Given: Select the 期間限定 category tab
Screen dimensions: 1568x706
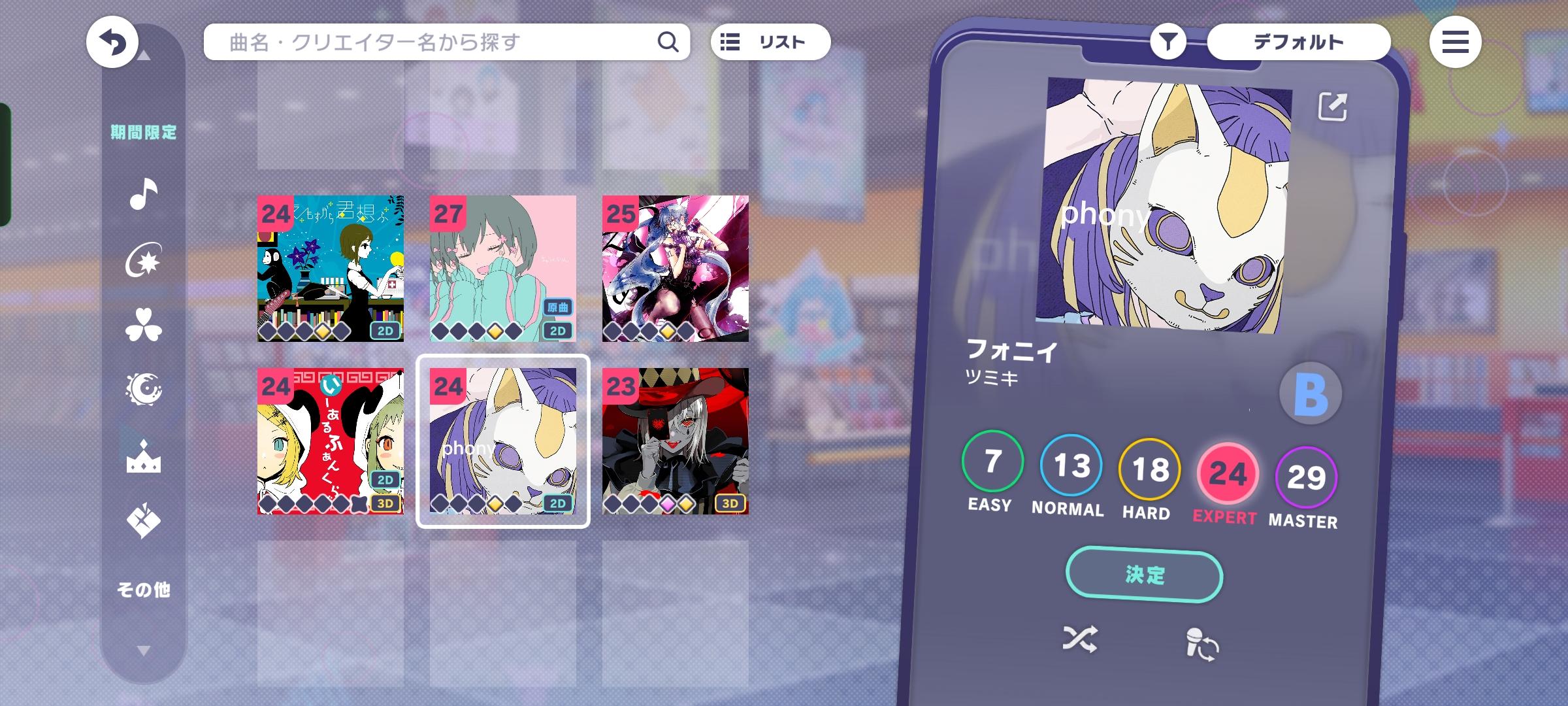Looking at the screenshot, I should pos(145,131).
